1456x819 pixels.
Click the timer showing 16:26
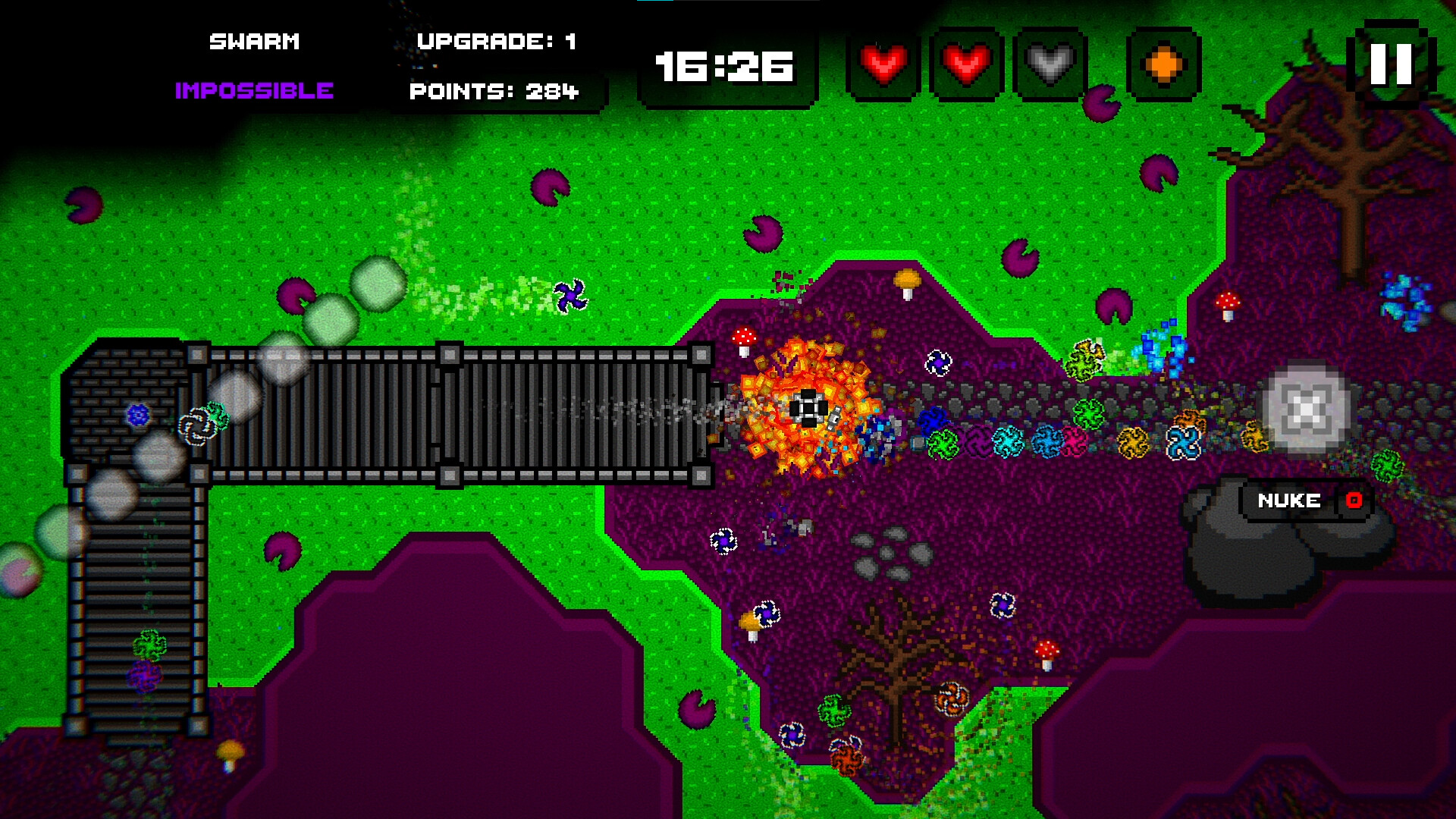[x=724, y=68]
